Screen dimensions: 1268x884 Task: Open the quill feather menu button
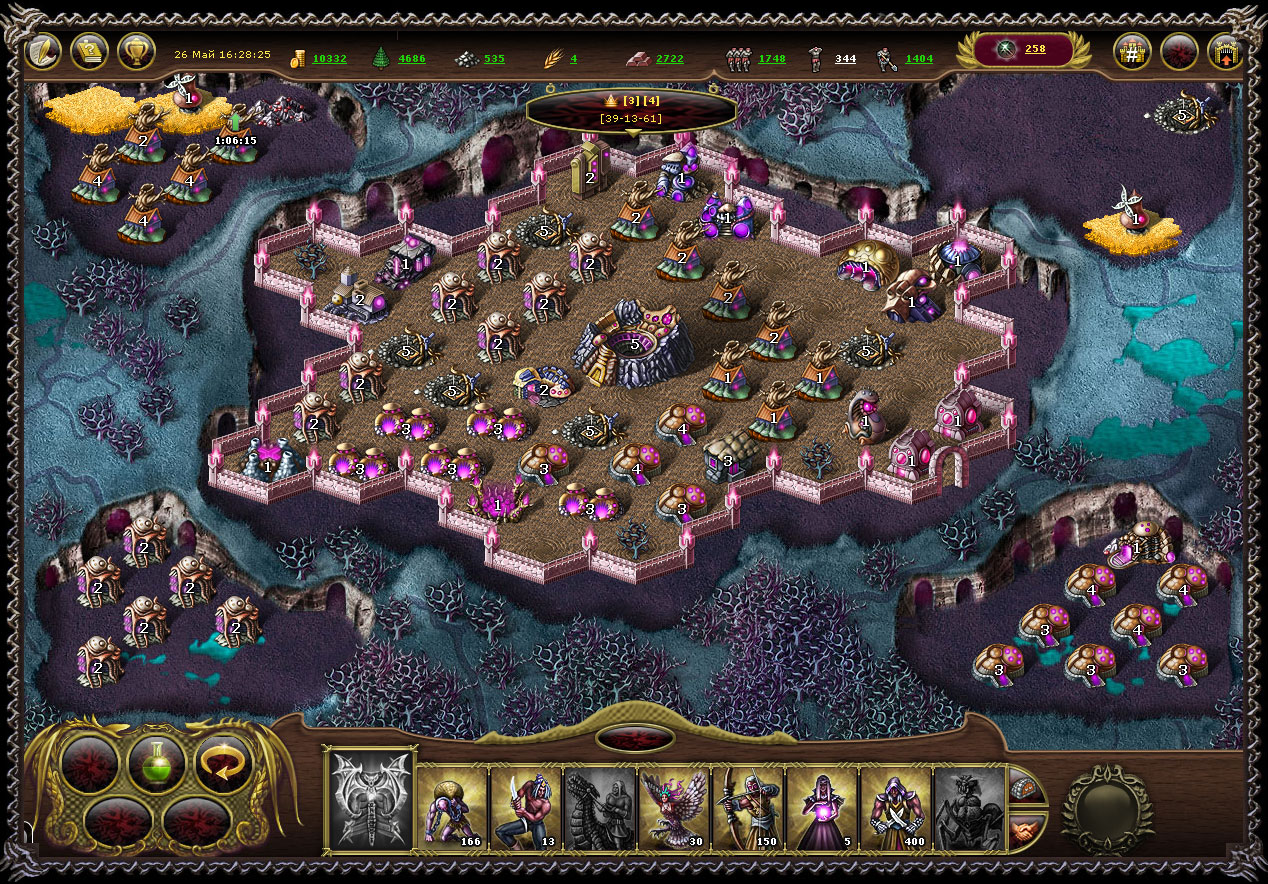pyautogui.click(x=43, y=51)
